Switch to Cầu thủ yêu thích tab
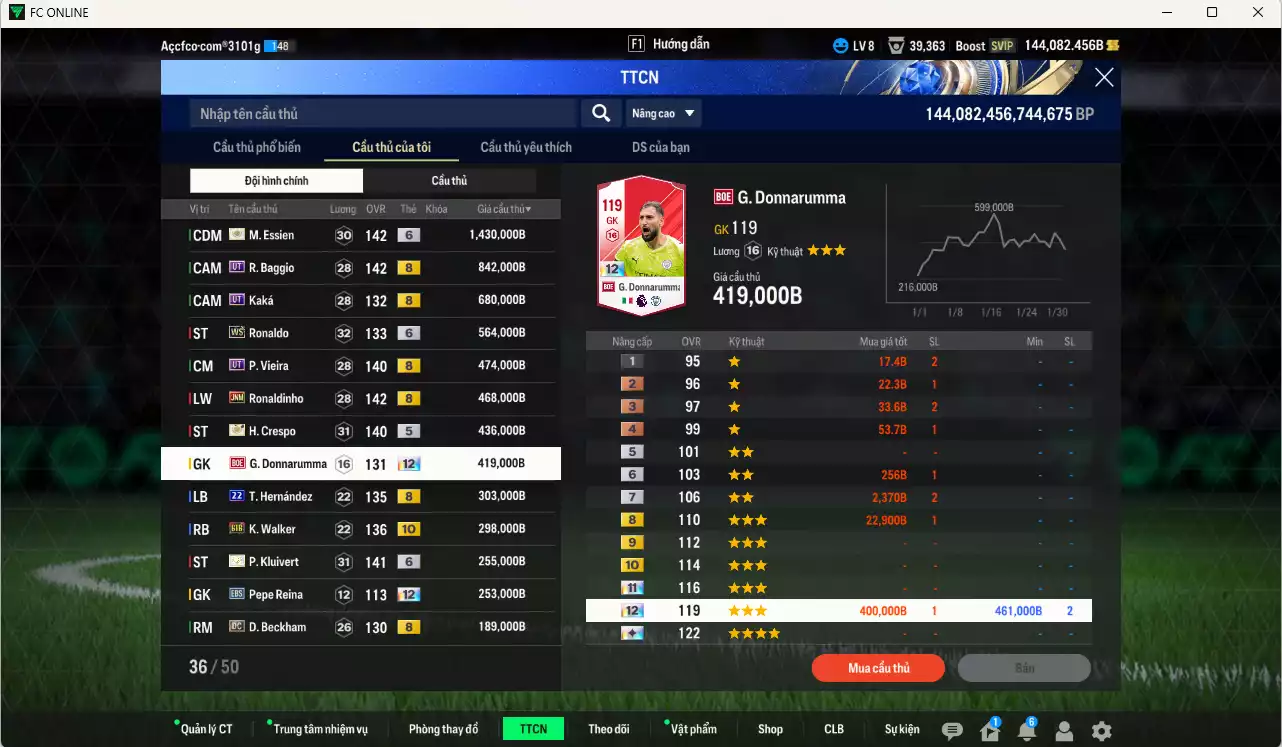1282x747 pixels. pyautogui.click(x=525, y=146)
